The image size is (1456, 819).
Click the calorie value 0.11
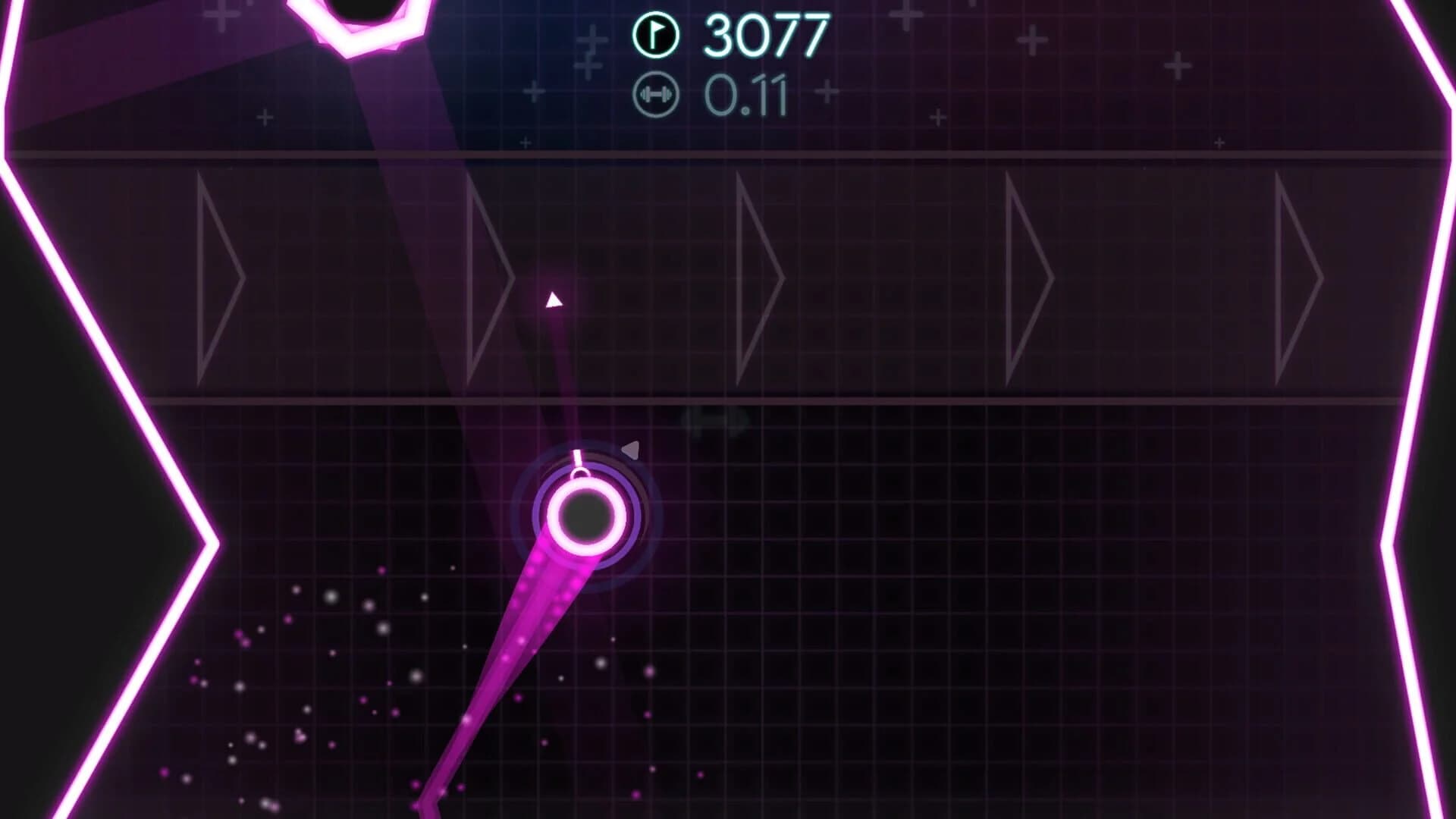coord(747,94)
